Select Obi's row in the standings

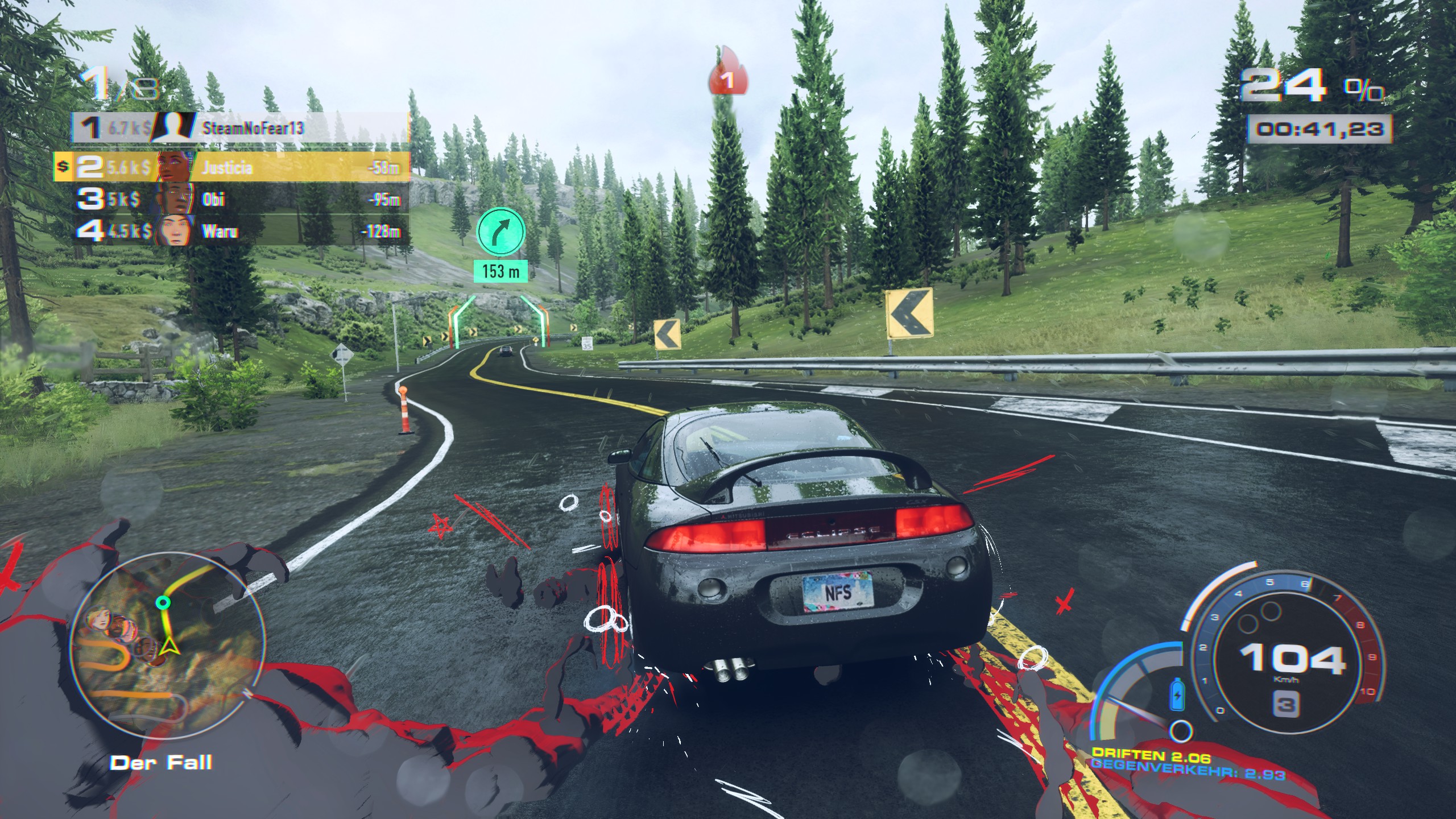tap(239, 199)
